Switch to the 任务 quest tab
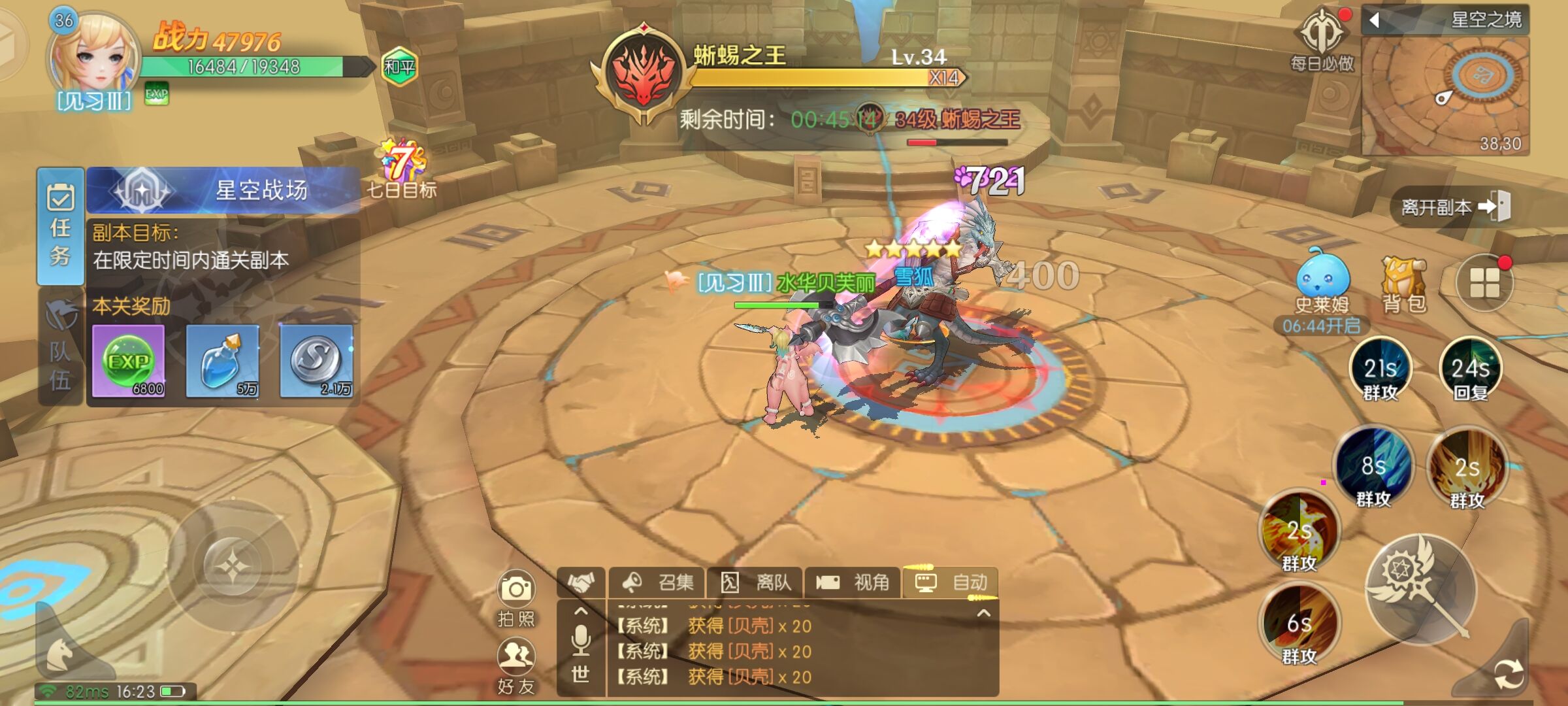 click(60, 226)
